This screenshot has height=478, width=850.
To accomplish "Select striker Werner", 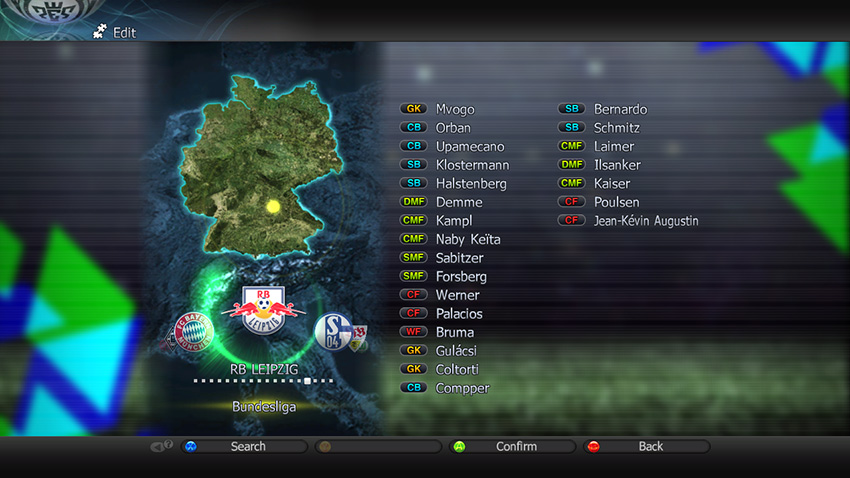I will (457, 296).
